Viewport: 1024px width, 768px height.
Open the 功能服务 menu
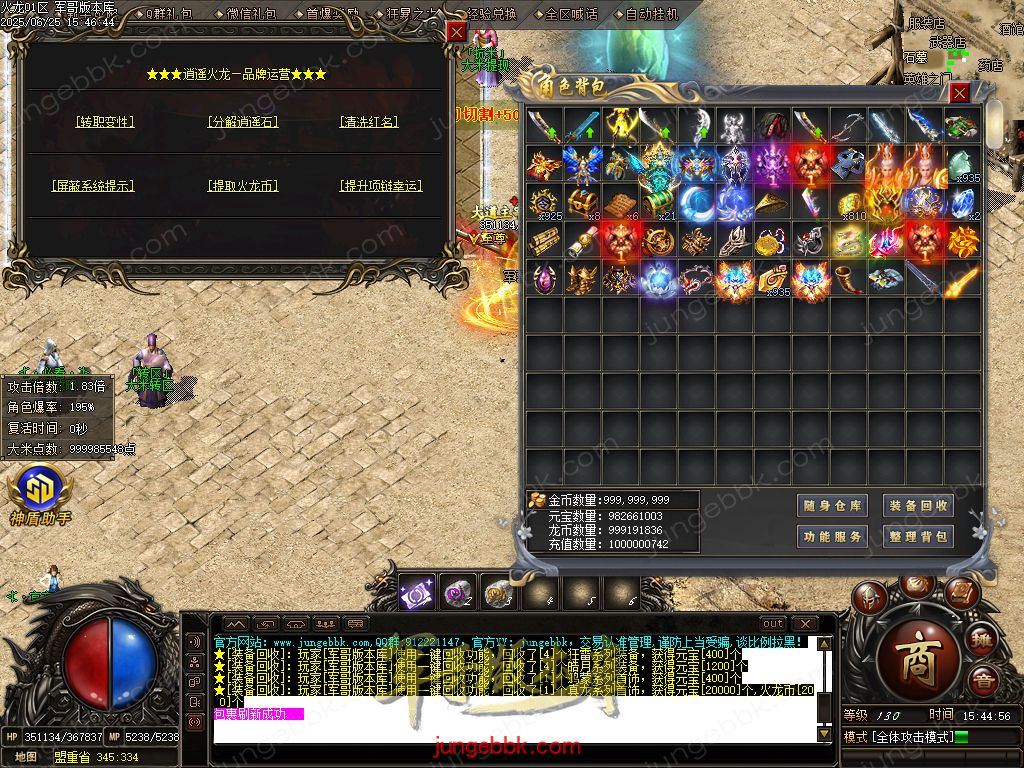click(832, 537)
